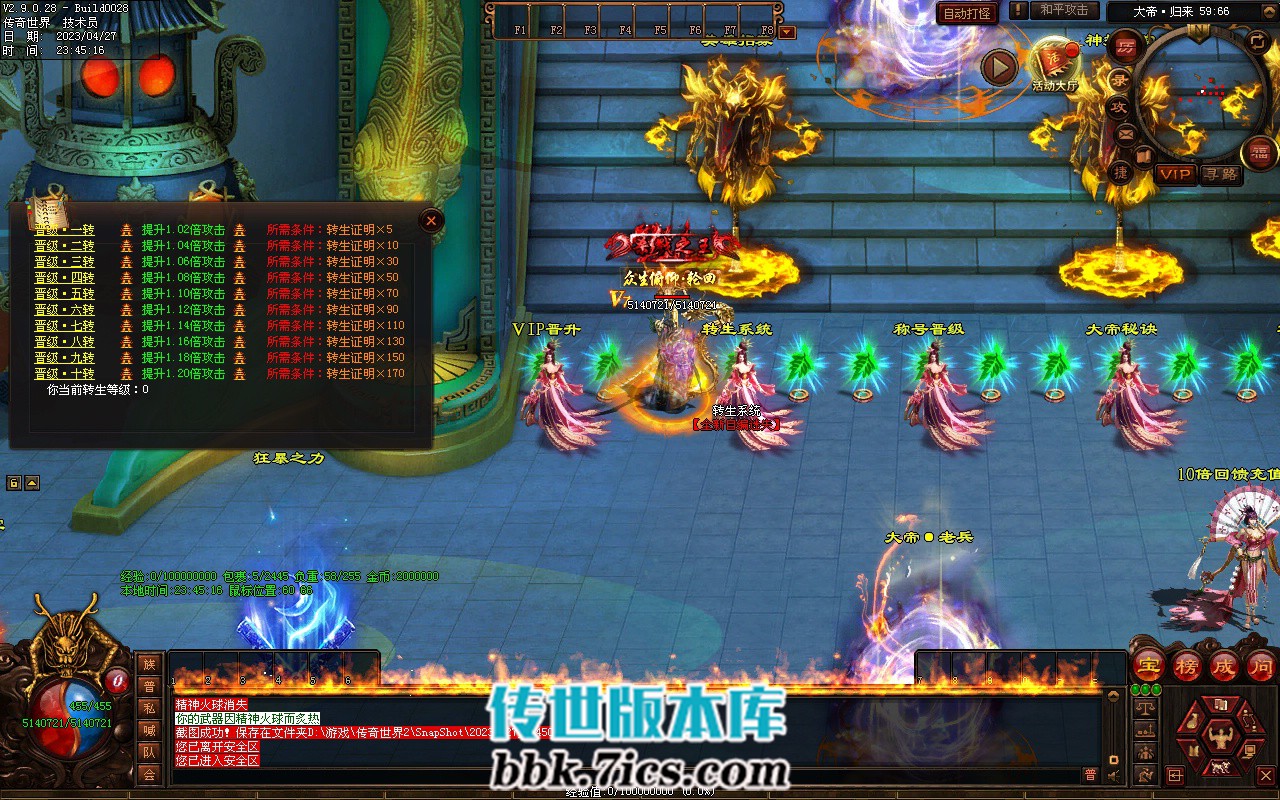
Task: Click the round play arrow button
Action: 998,67
